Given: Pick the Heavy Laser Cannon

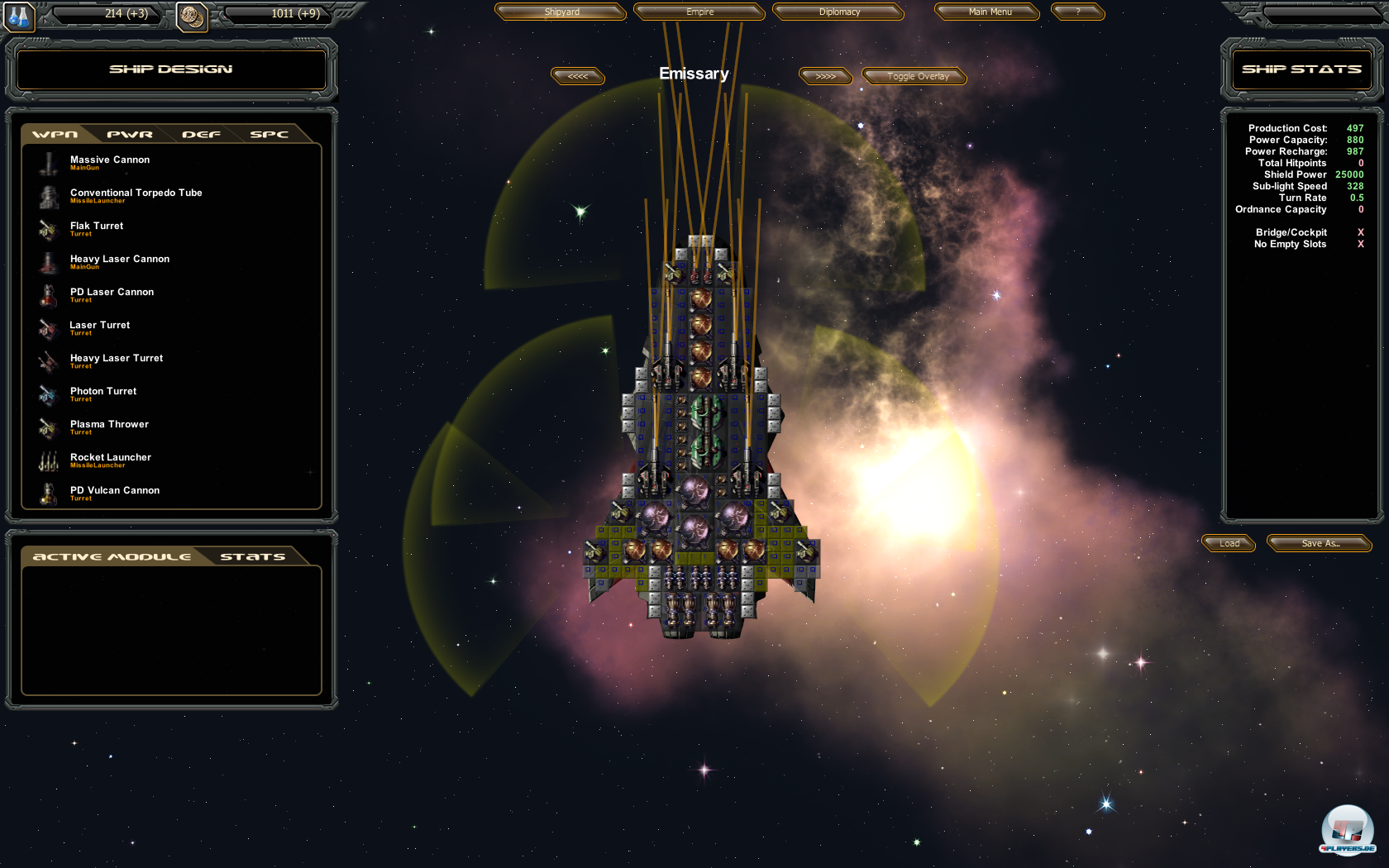Looking at the screenshot, I should click(119, 260).
